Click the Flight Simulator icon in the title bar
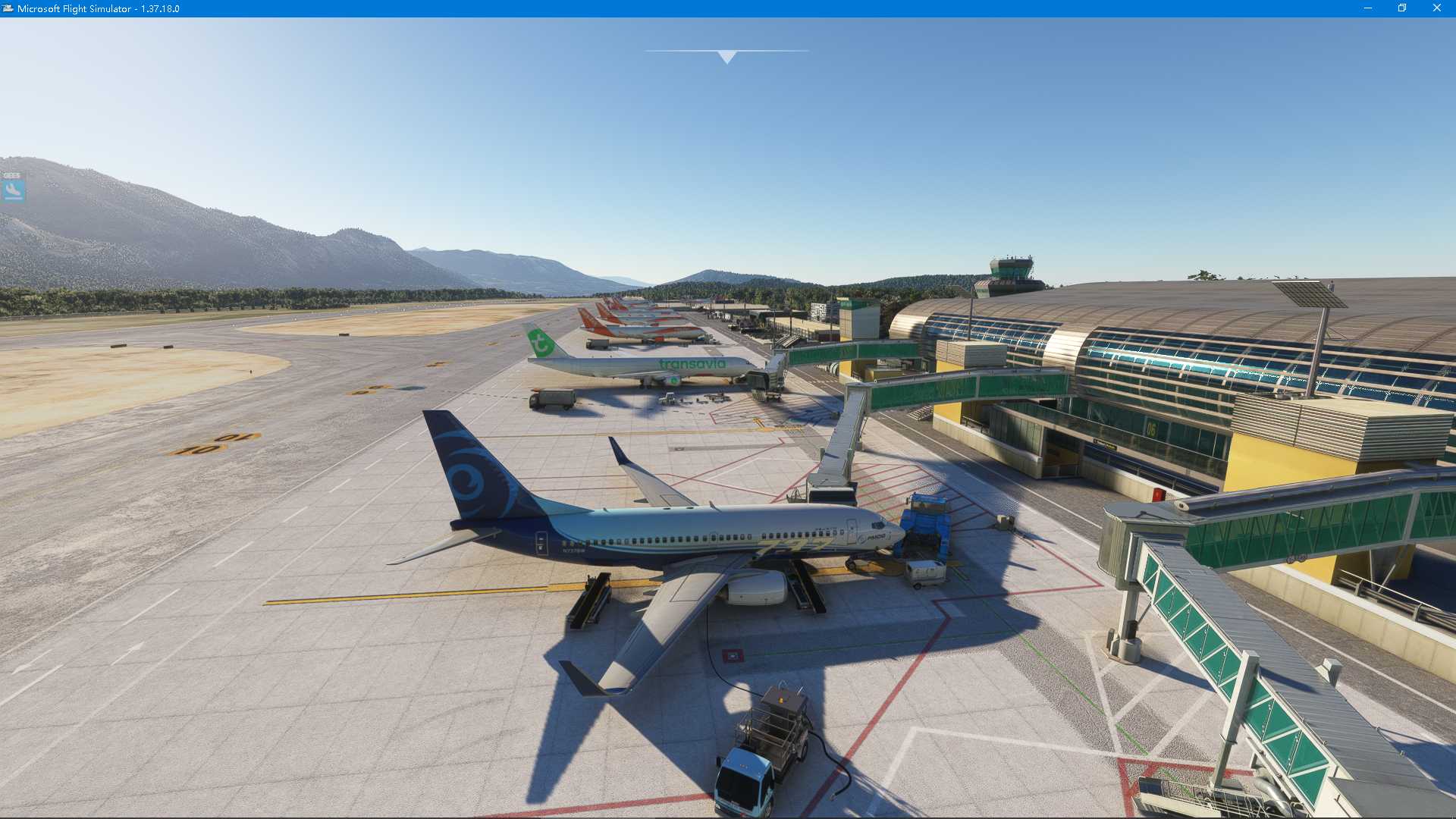Viewport: 1456px width, 819px height. [9, 8]
